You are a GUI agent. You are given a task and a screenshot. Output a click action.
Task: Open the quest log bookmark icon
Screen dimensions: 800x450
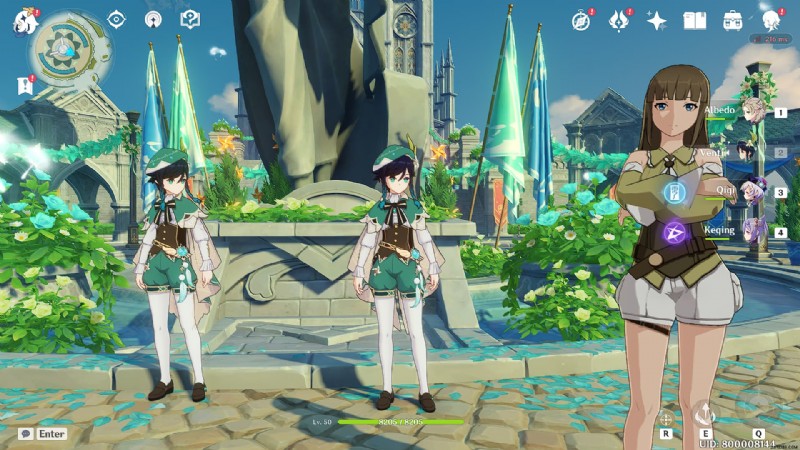[24, 86]
